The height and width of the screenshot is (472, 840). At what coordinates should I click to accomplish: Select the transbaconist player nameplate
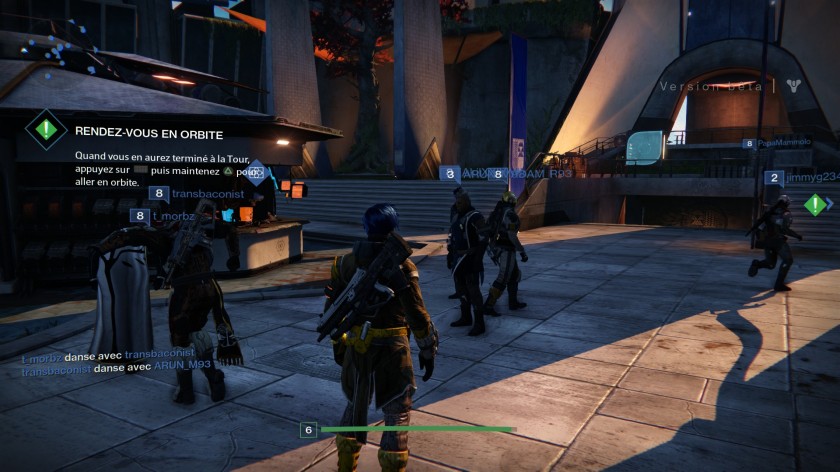208,194
